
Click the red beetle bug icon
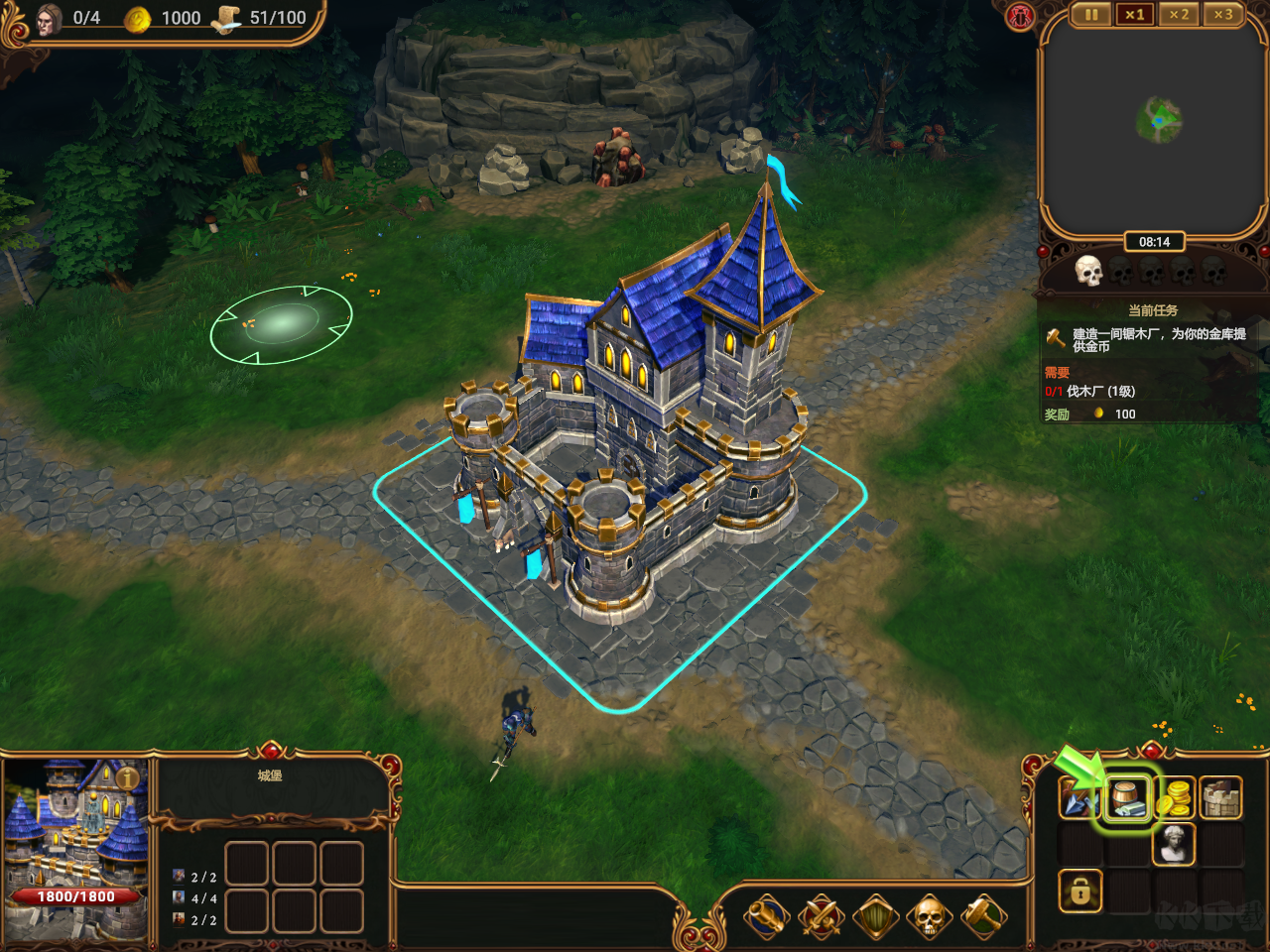pos(1020,16)
